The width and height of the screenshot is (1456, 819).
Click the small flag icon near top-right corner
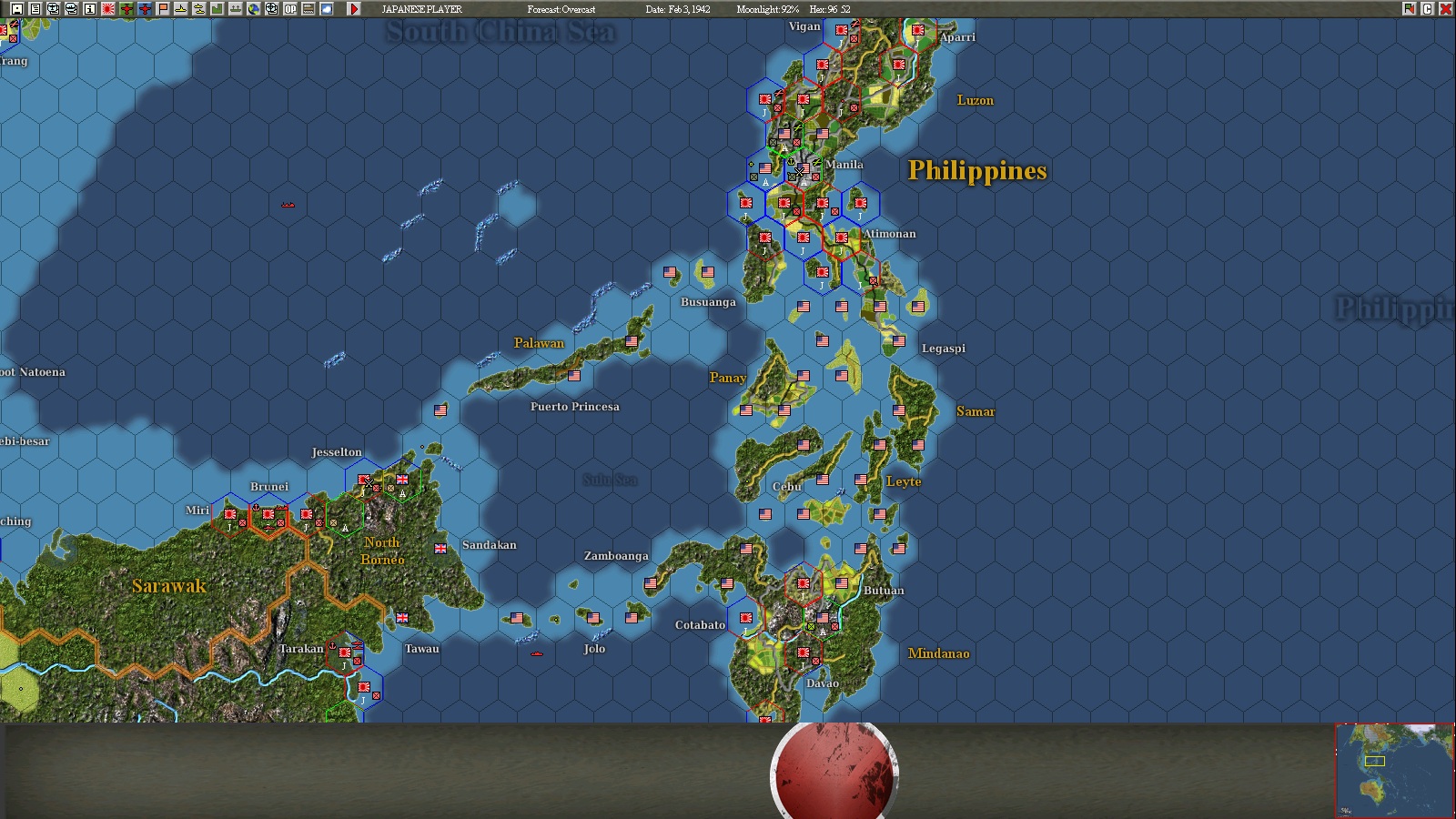1409,8
